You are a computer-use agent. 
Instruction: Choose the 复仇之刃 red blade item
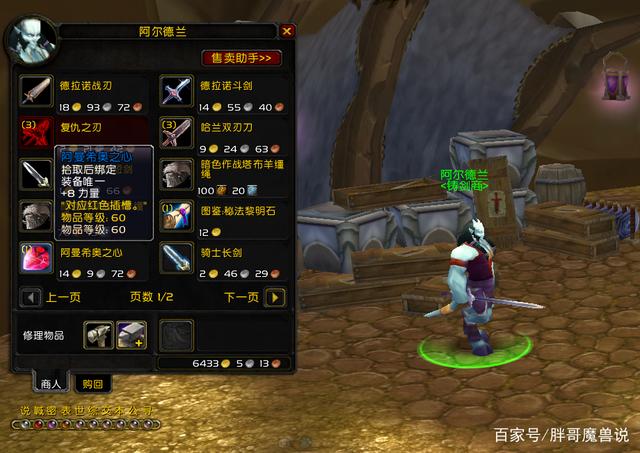[x=36, y=131]
